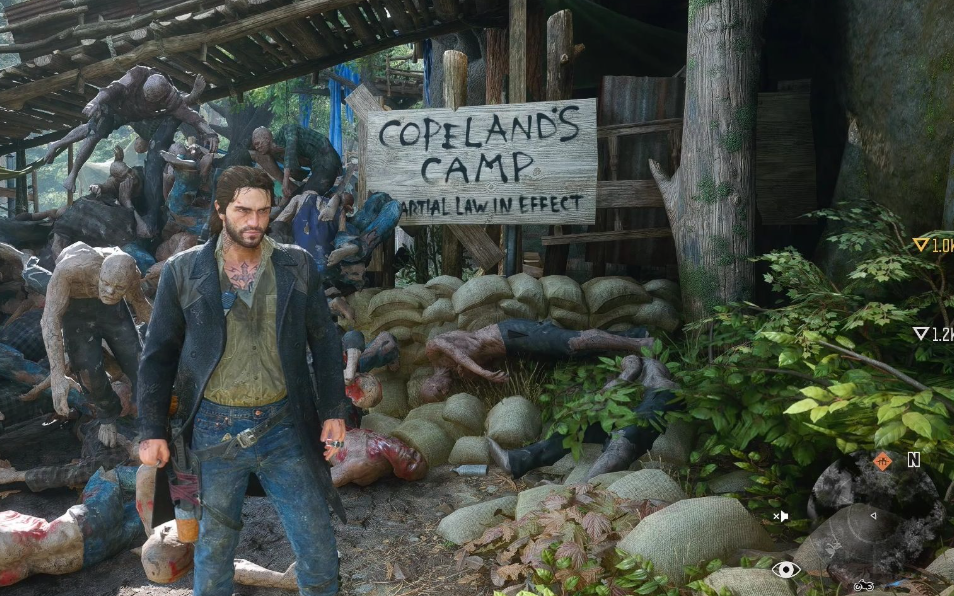Click the eye visibility indicator icon
The width and height of the screenshot is (954, 596).
786,569
